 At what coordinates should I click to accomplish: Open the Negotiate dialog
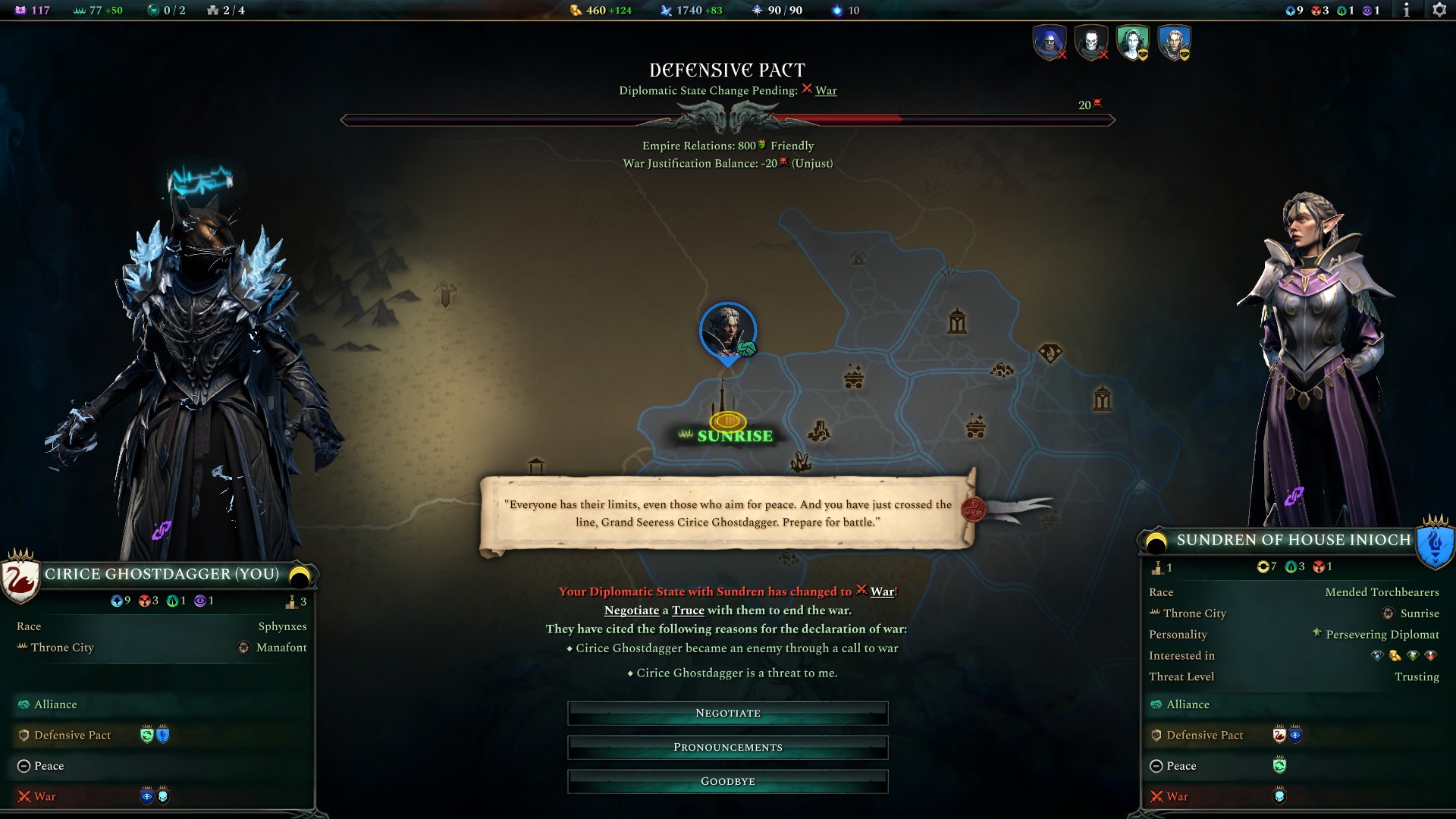click(x=727, y=713)
